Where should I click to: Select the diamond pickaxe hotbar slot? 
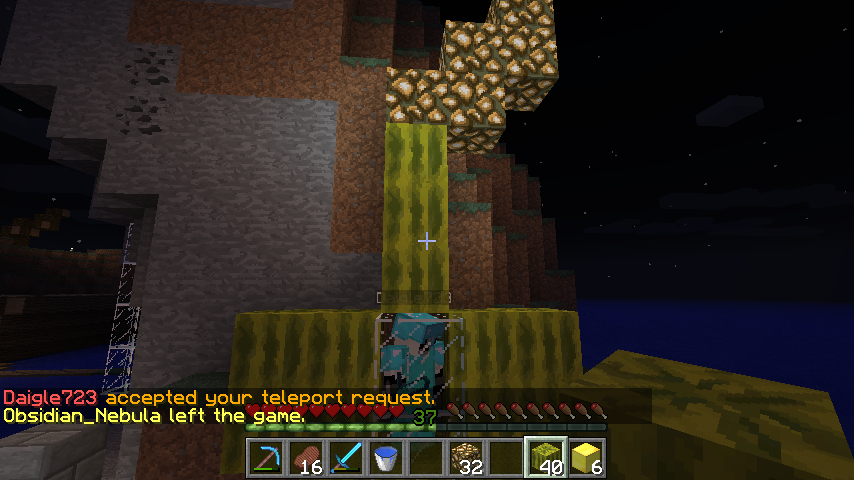(267, 458)
